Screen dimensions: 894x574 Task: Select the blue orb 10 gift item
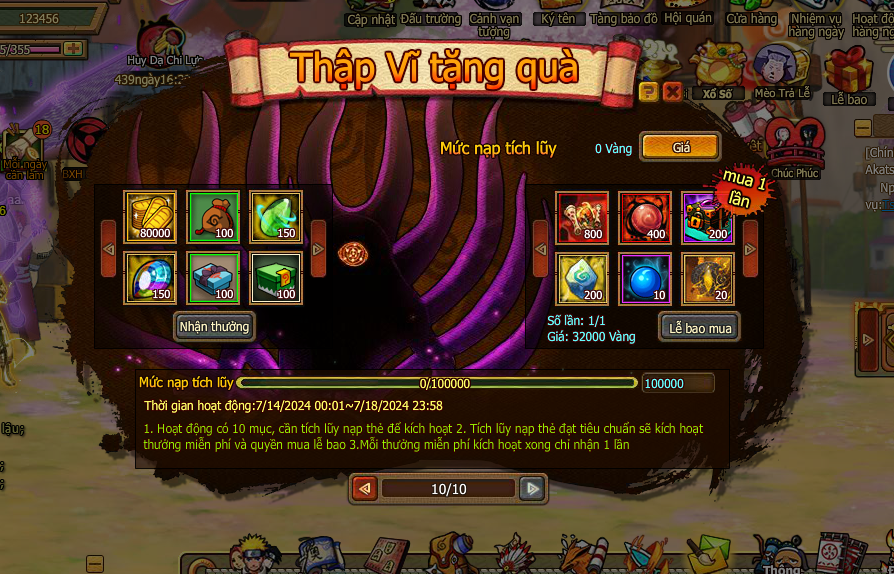645,279
